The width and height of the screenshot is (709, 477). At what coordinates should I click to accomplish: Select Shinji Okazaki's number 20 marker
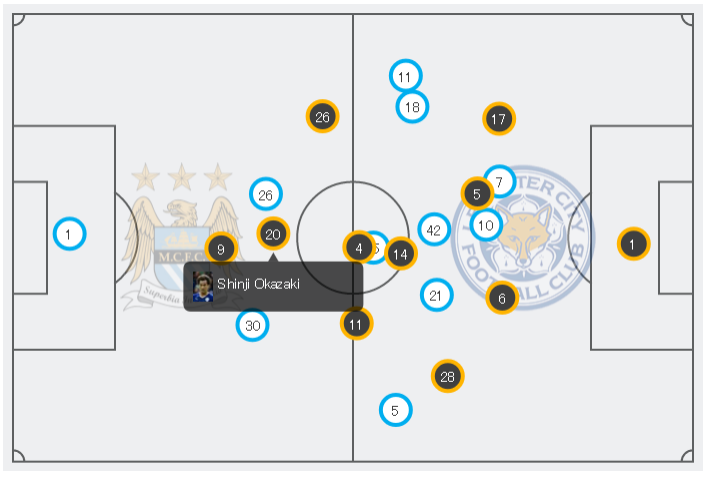[x=273, y=234]
